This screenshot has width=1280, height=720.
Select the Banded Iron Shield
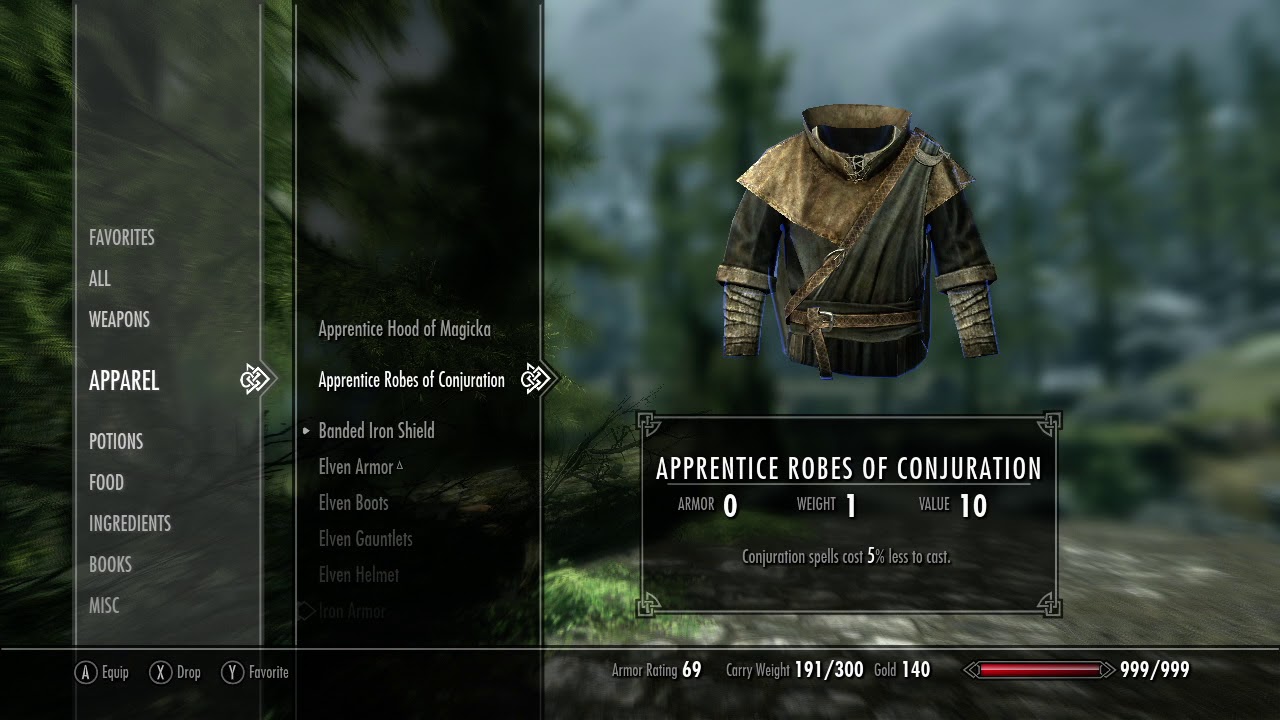point(376,431)
